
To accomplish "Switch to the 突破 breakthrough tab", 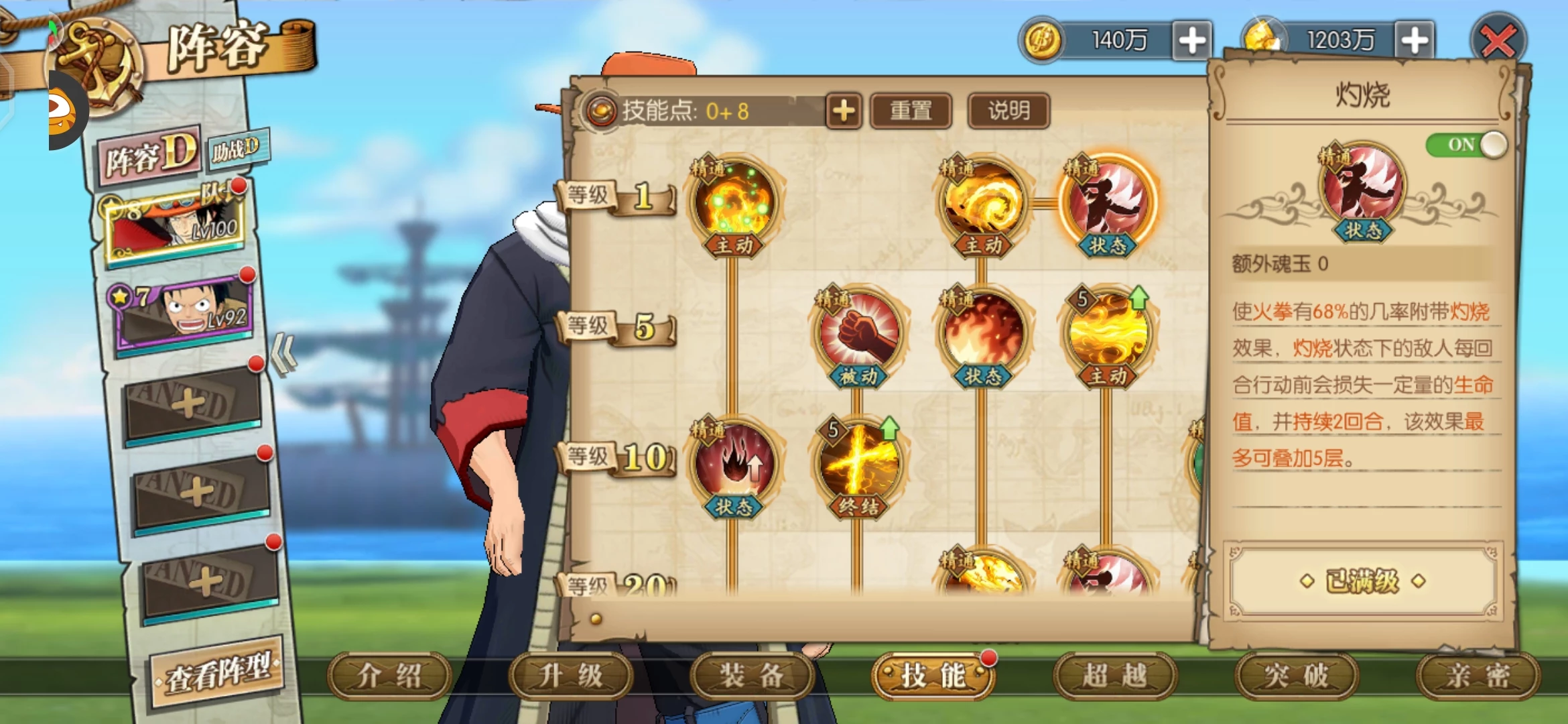I will pos(1297,676).
